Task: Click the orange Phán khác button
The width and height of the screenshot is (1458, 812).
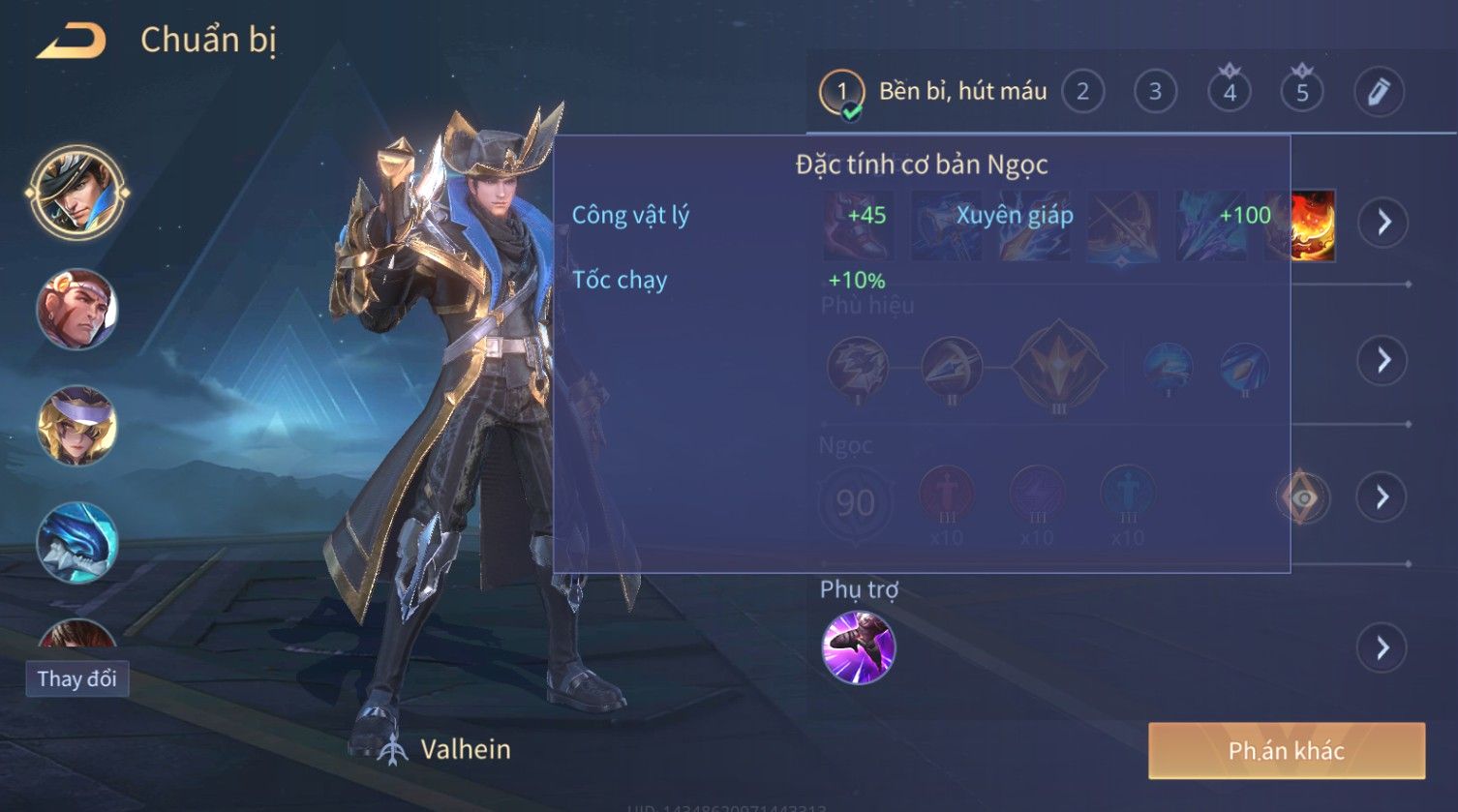Action: (1287, 750)
